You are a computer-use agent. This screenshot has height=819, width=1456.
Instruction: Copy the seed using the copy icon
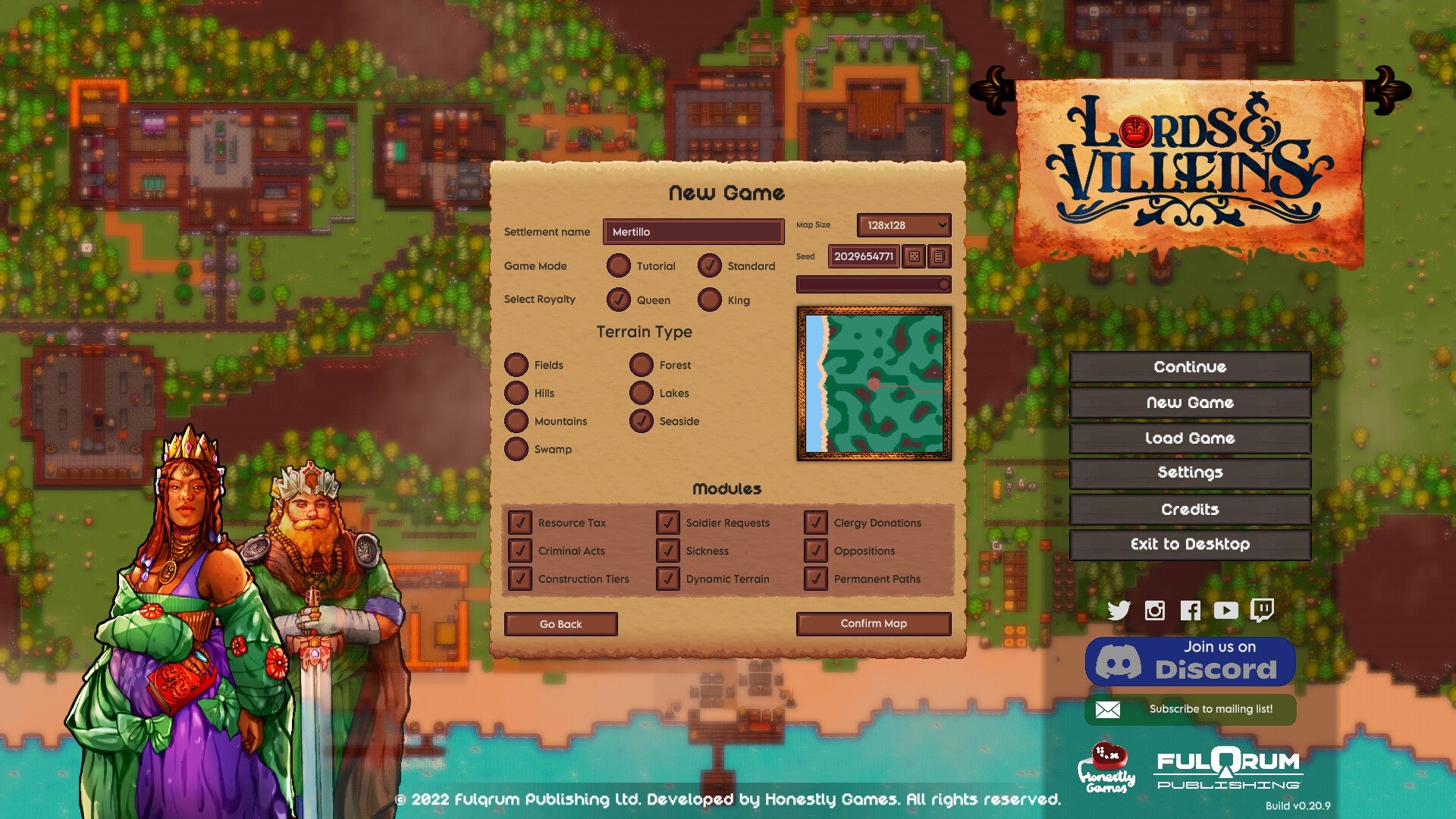940,256
